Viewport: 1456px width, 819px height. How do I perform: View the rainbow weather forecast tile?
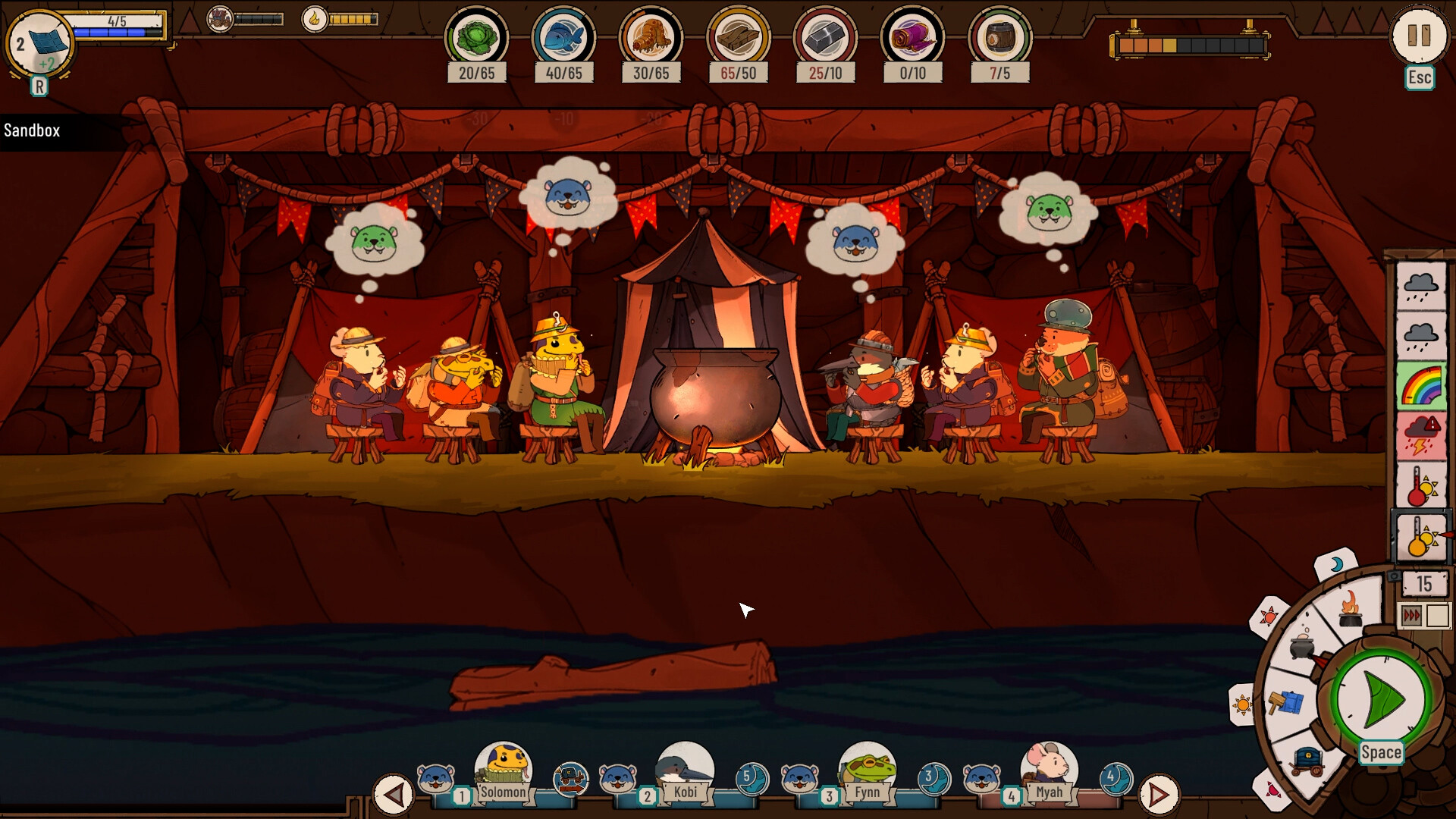tap(1421, 386)
